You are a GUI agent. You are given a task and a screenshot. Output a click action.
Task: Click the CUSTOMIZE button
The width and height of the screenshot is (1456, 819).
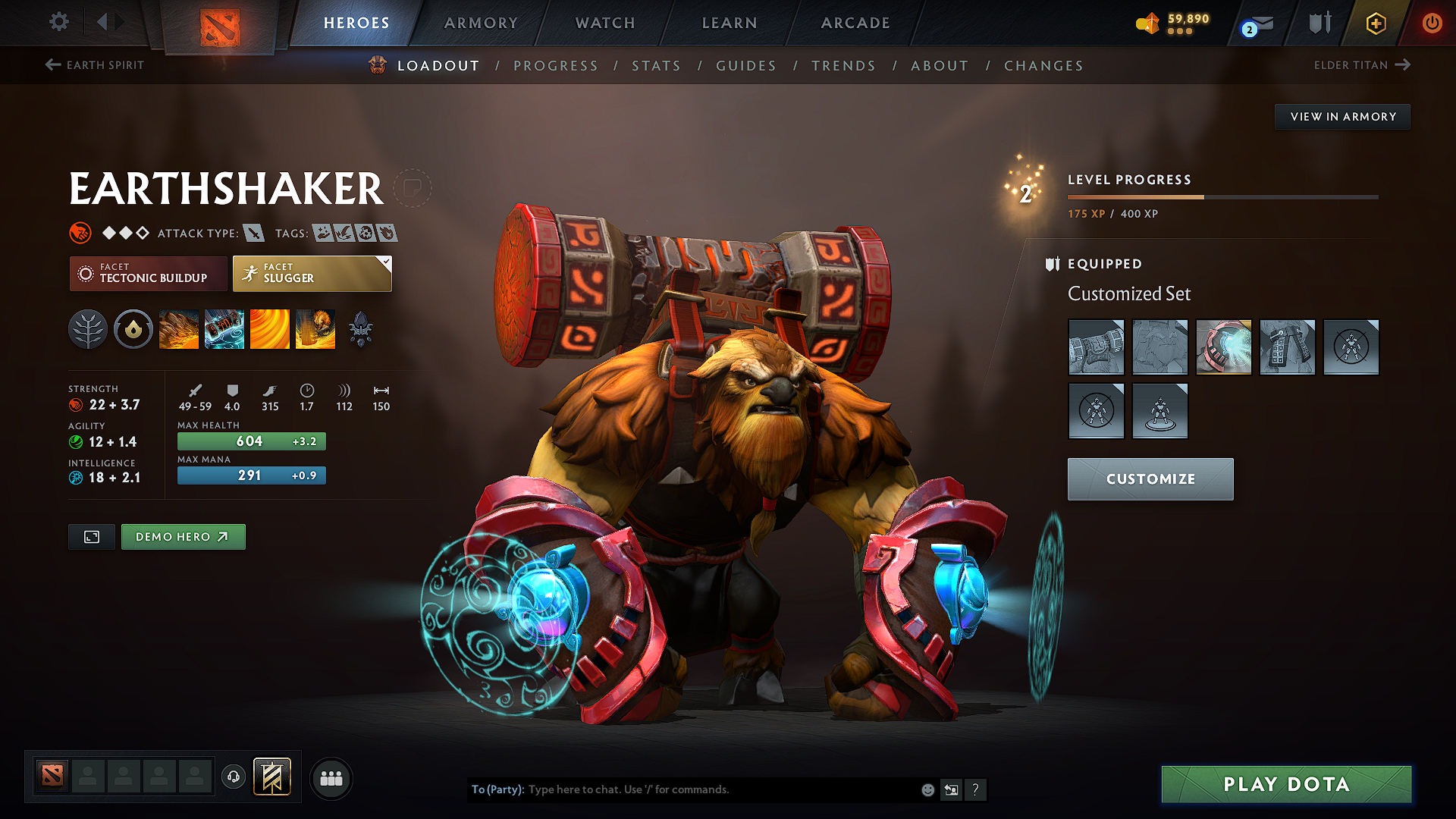[x=1150, y=479]
